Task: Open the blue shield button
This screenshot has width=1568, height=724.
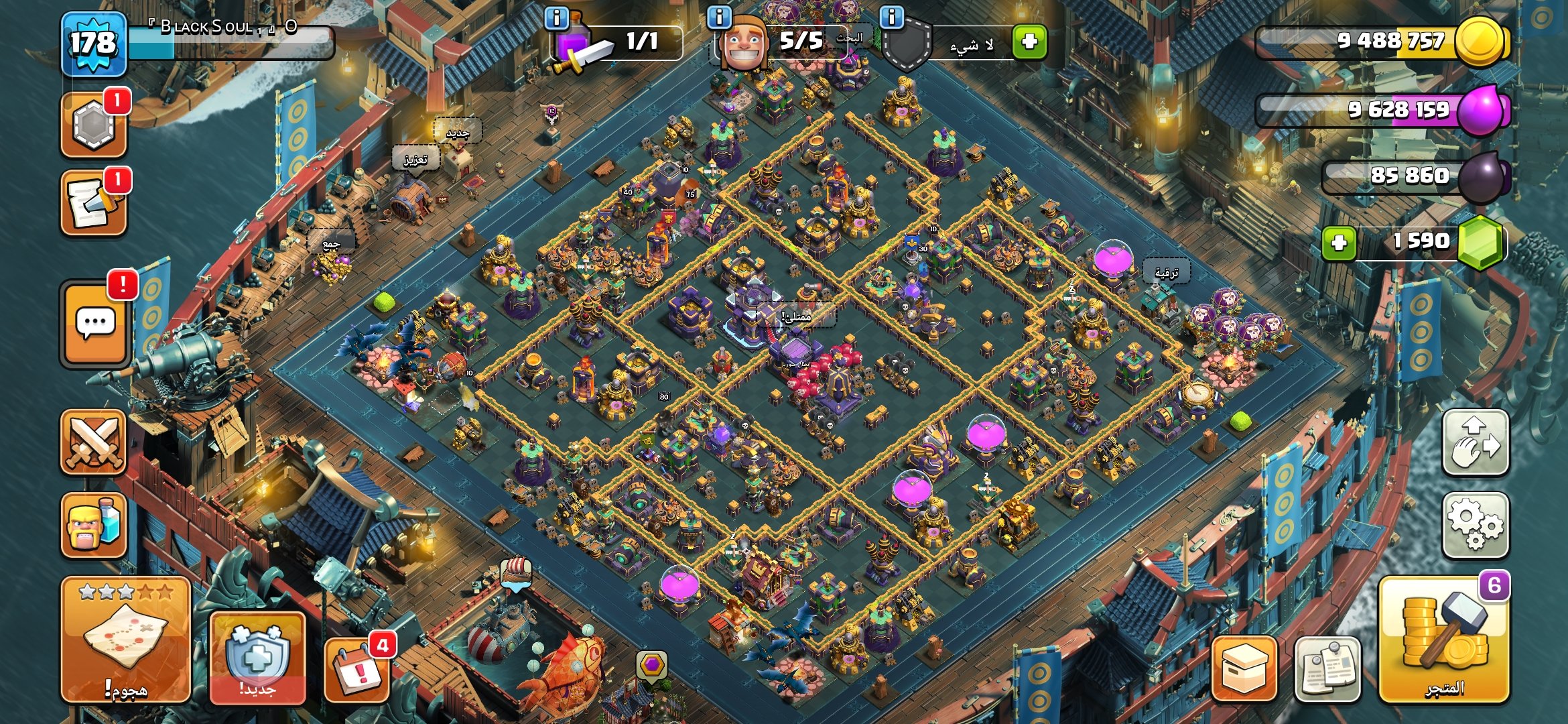Action: point(258,657)
